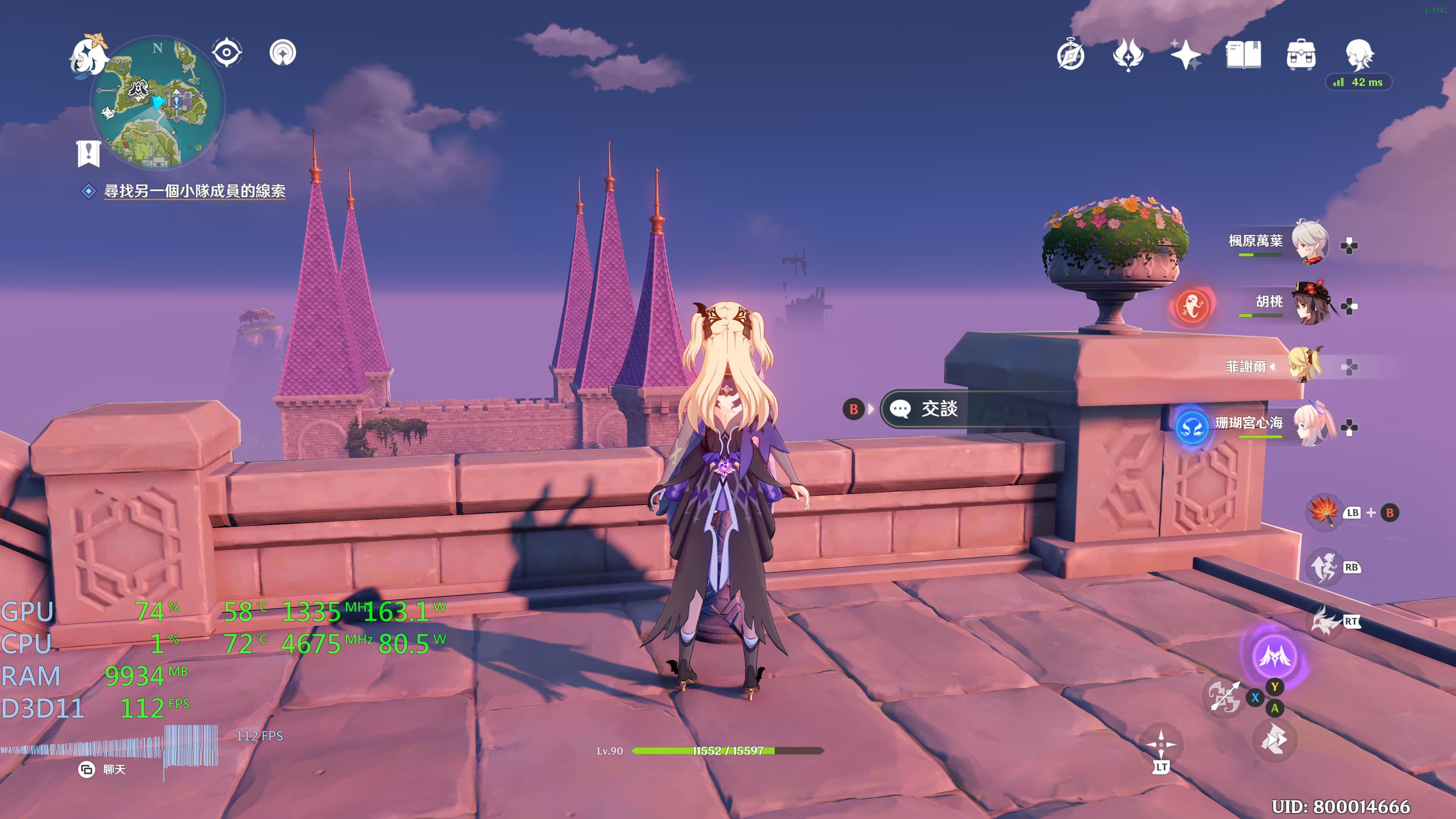Activate Fischl's purple elemental burst icon

tap(1274, 656)
